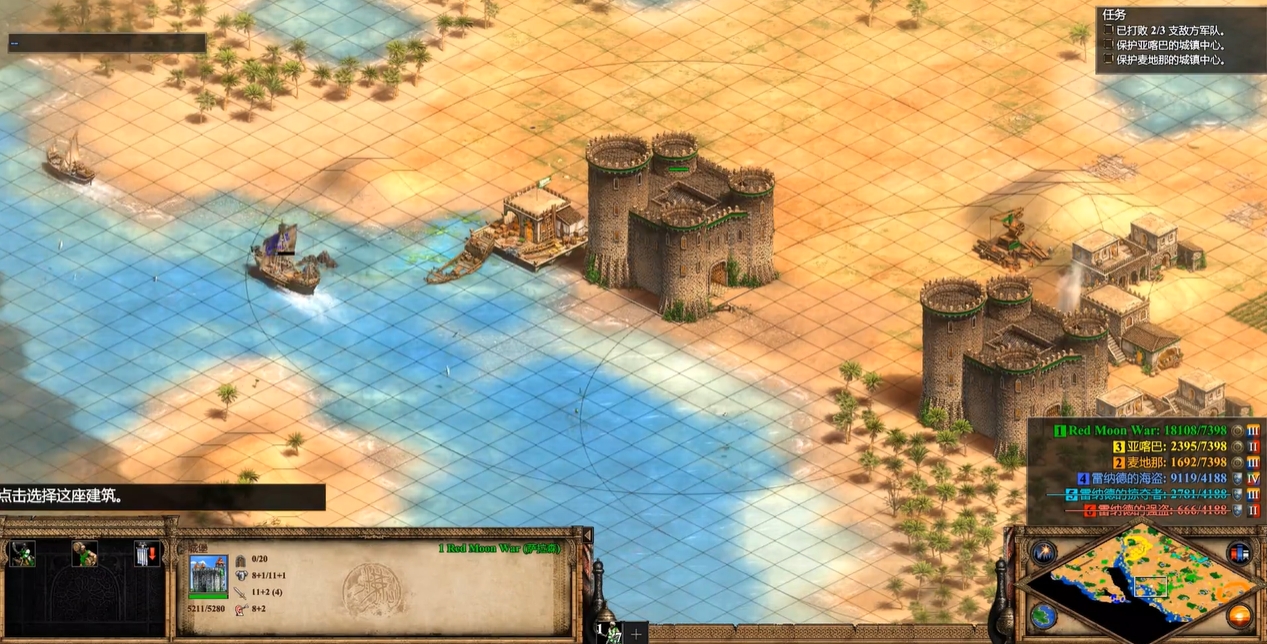This screenshot has width=1267, height=644.
Task: Train the Petard barrel unit
Action: (x=84, y=554)
